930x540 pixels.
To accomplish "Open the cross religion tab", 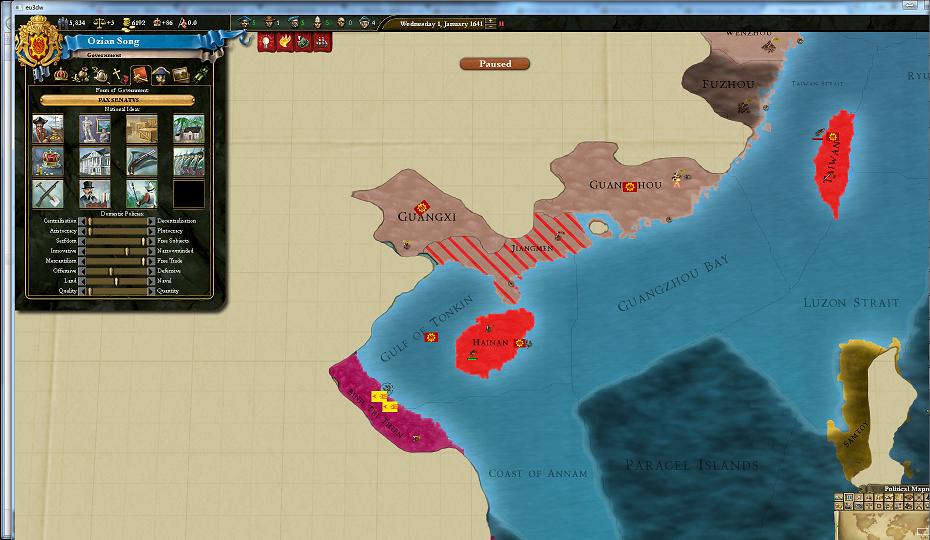I will tap(120, 75).
